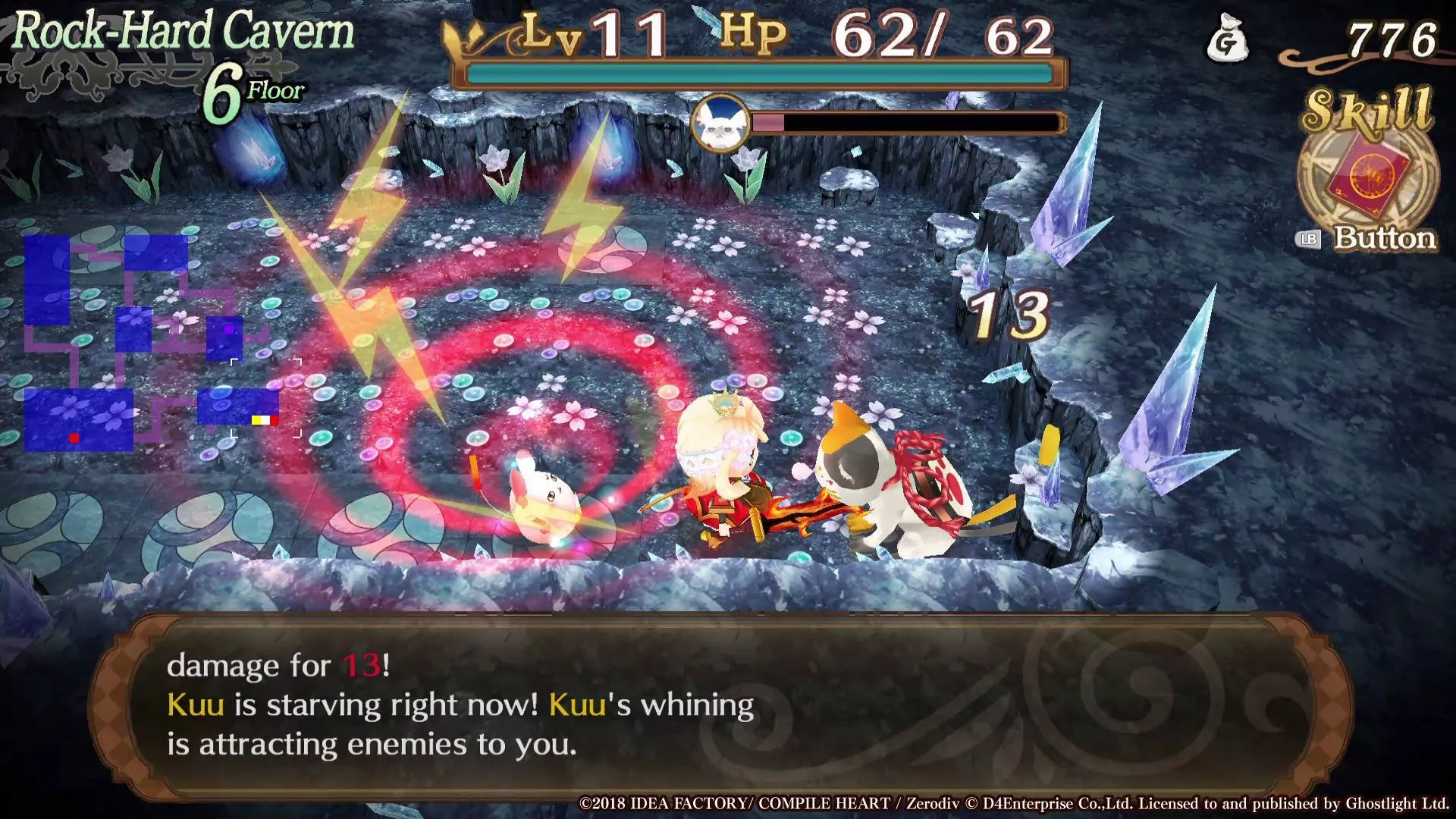
Task: Open the blue dungeon minimap
Action: point(148,343)
